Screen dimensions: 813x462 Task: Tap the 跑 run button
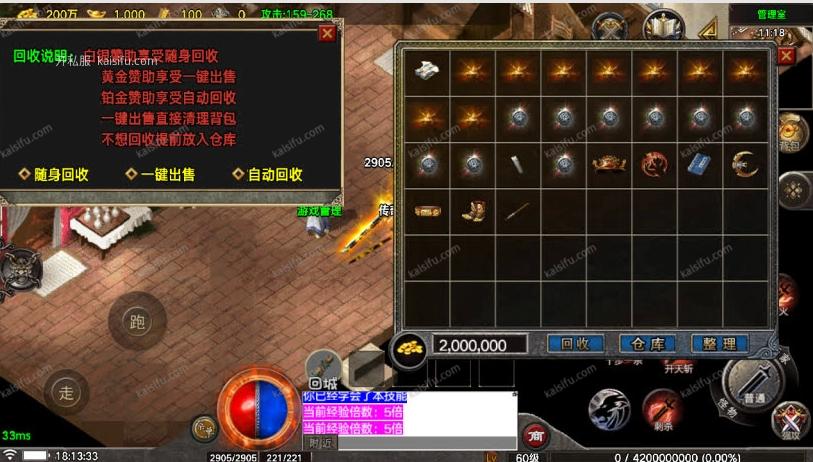point(137,321)
